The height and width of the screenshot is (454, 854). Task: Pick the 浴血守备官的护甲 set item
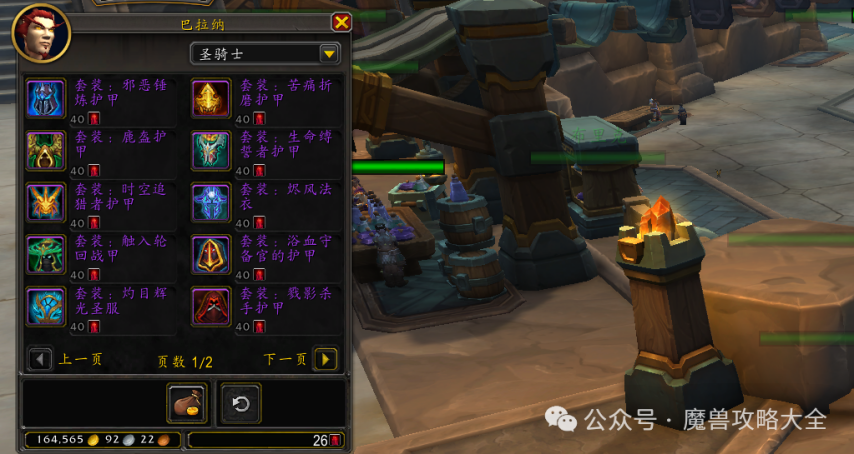(211, 254)
